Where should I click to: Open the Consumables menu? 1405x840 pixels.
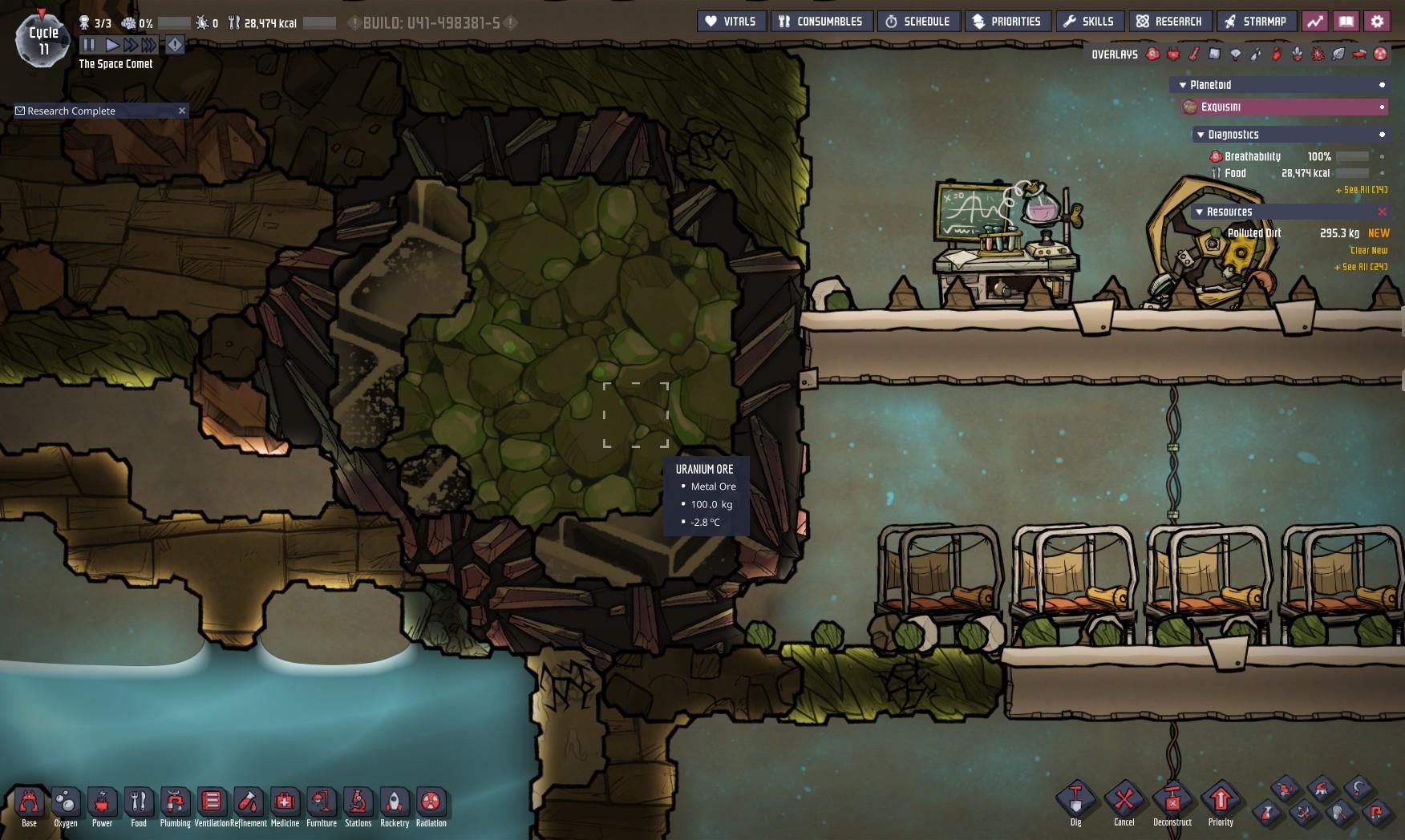820,22
